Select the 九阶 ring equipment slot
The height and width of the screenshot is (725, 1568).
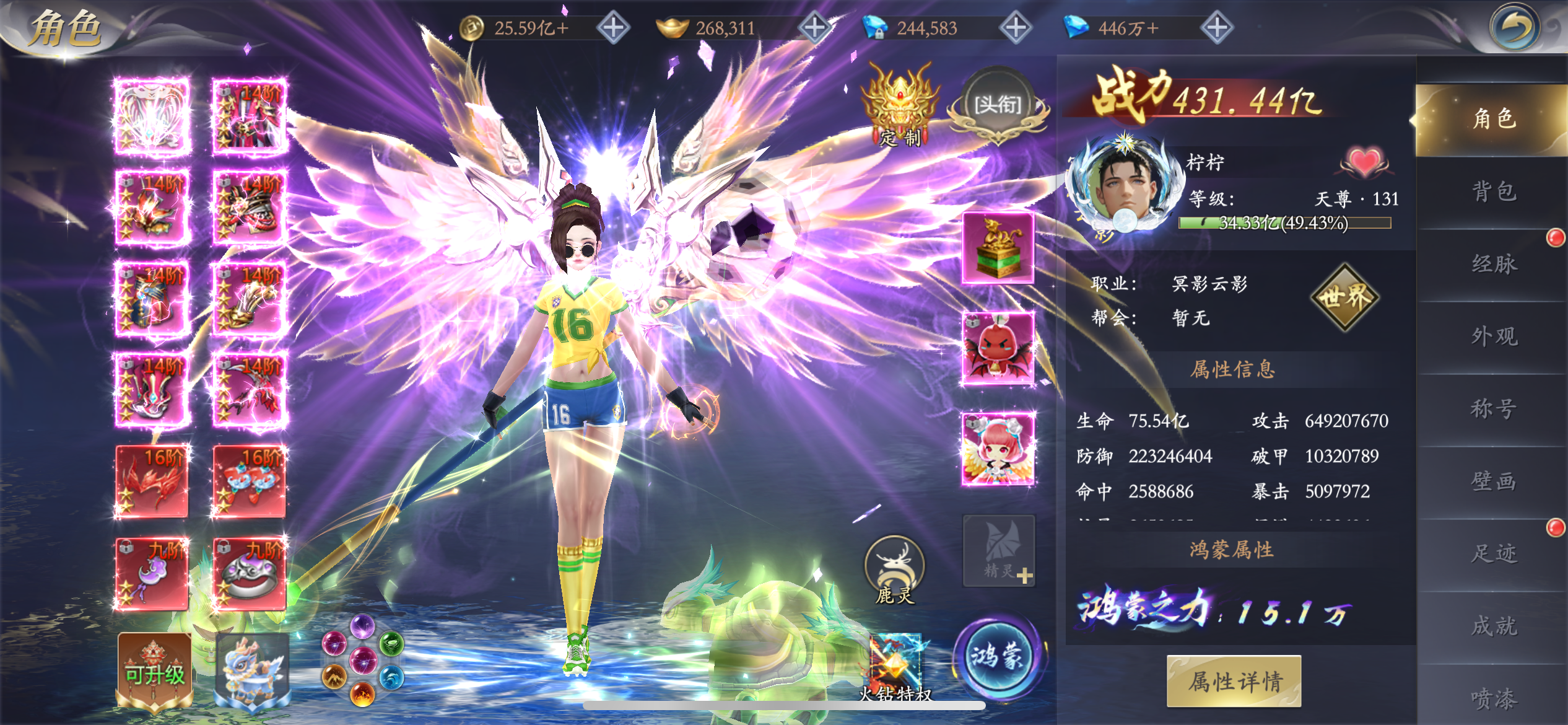coord(249,574)
